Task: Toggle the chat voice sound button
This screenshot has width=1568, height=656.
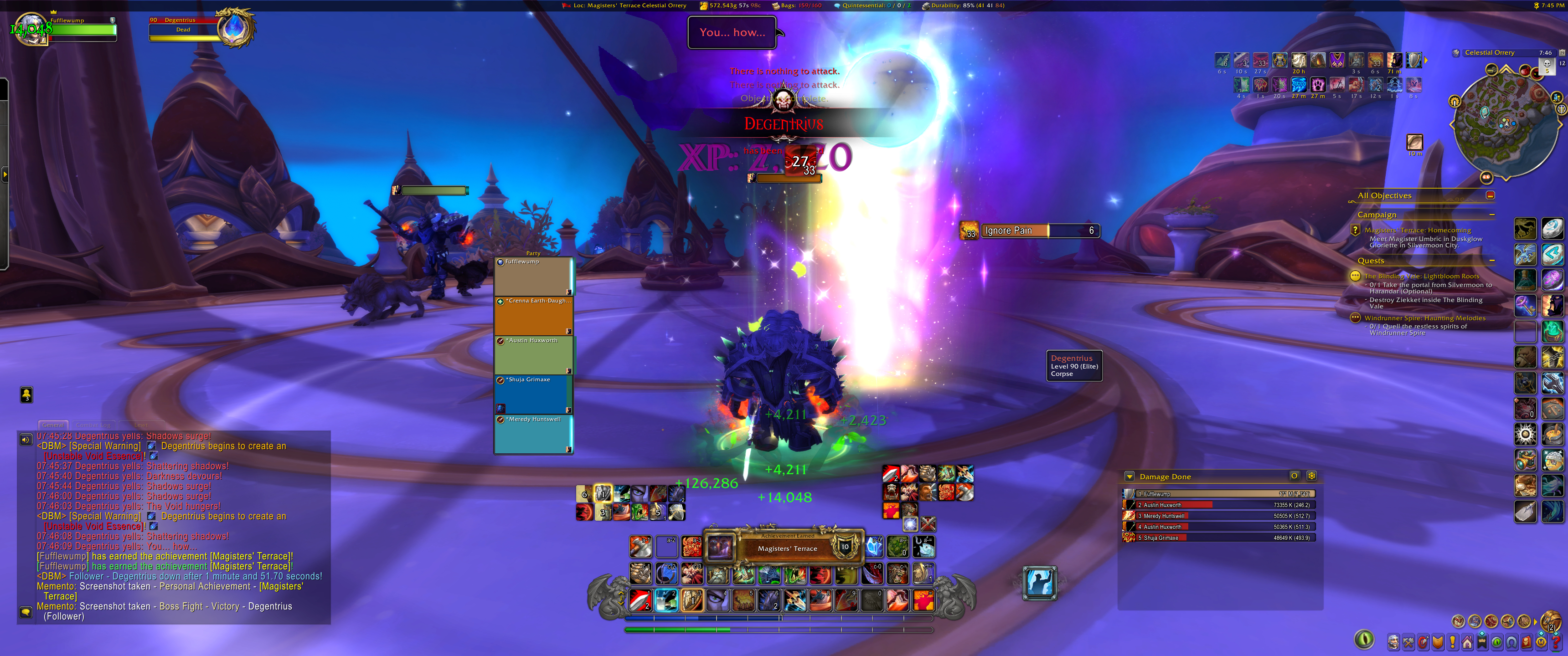Action: pyautogui.click(x=26, y=439)
